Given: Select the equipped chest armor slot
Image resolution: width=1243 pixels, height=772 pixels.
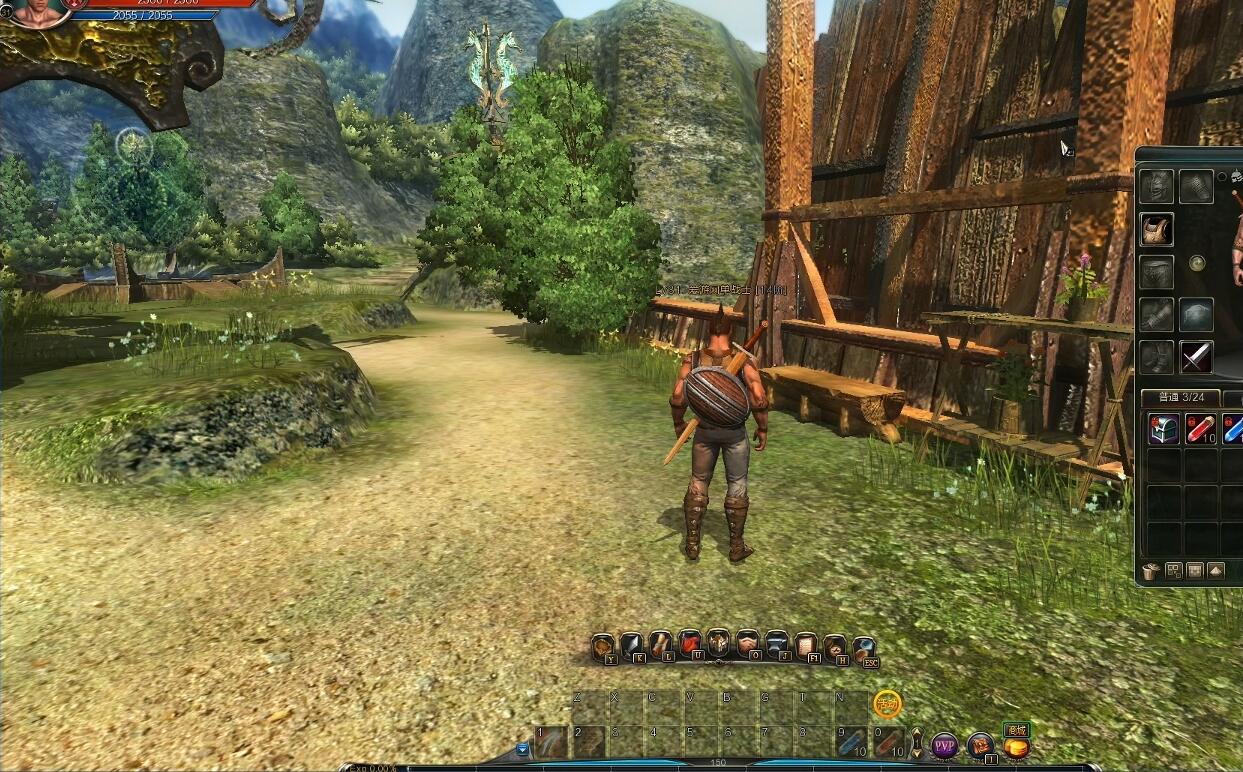Looking at the screenshot, I should tap(1157, 229).
